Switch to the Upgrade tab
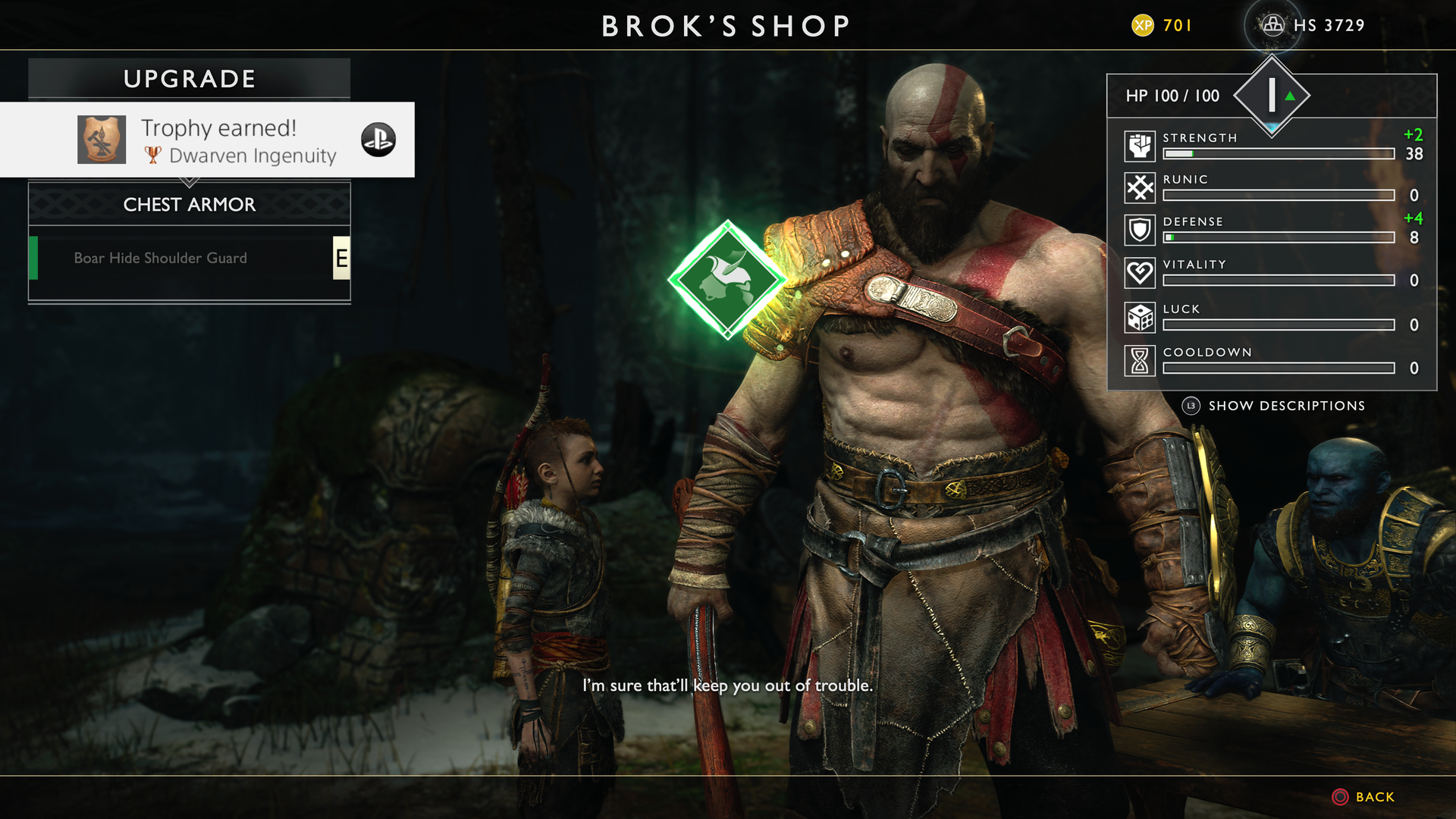1456x819 pixels. 190,79
